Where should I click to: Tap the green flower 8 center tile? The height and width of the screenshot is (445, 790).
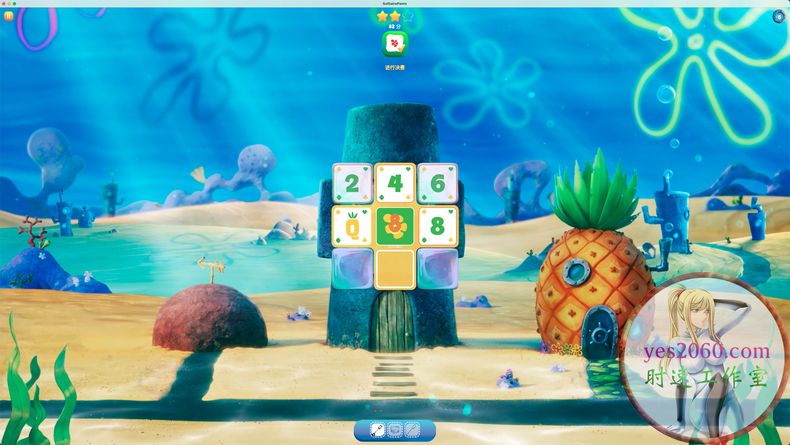click(x=395, y=226)
